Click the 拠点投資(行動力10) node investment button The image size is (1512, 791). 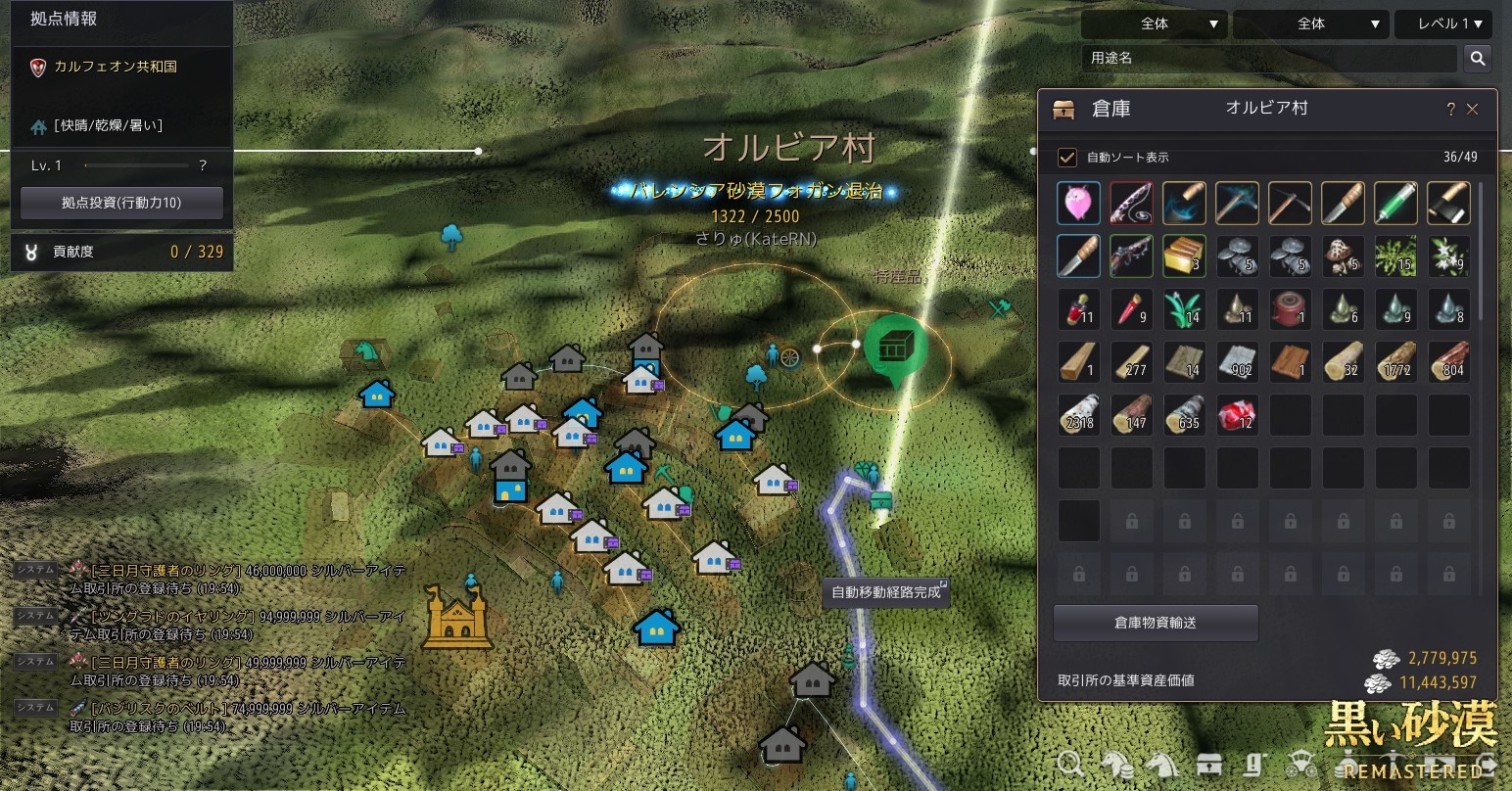point(121,203)
